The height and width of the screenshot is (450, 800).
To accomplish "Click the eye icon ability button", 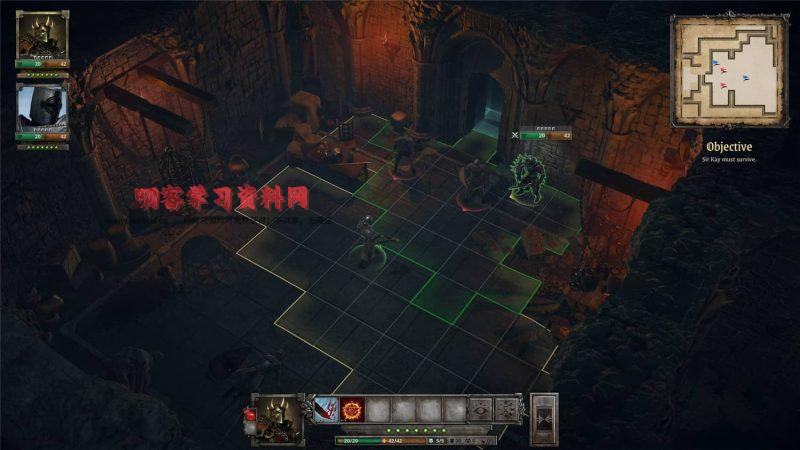I will pos(482,409).
